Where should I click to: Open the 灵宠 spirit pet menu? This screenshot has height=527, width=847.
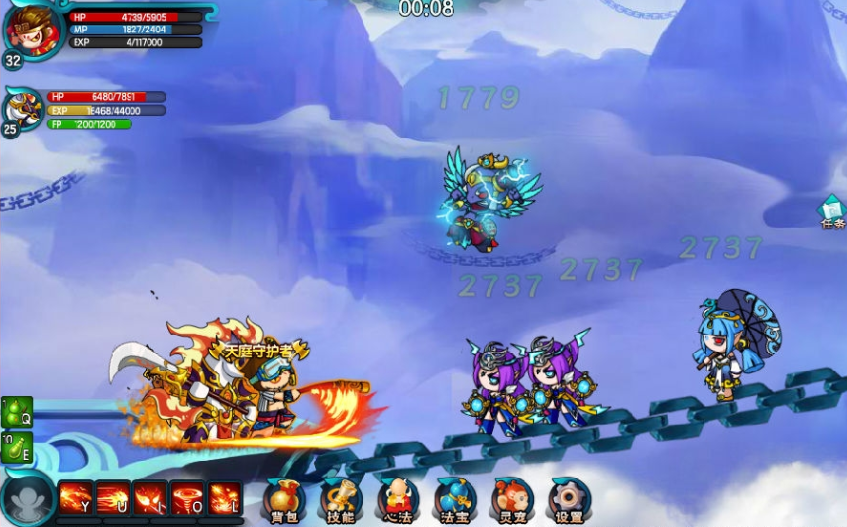(x=512, y=499)
